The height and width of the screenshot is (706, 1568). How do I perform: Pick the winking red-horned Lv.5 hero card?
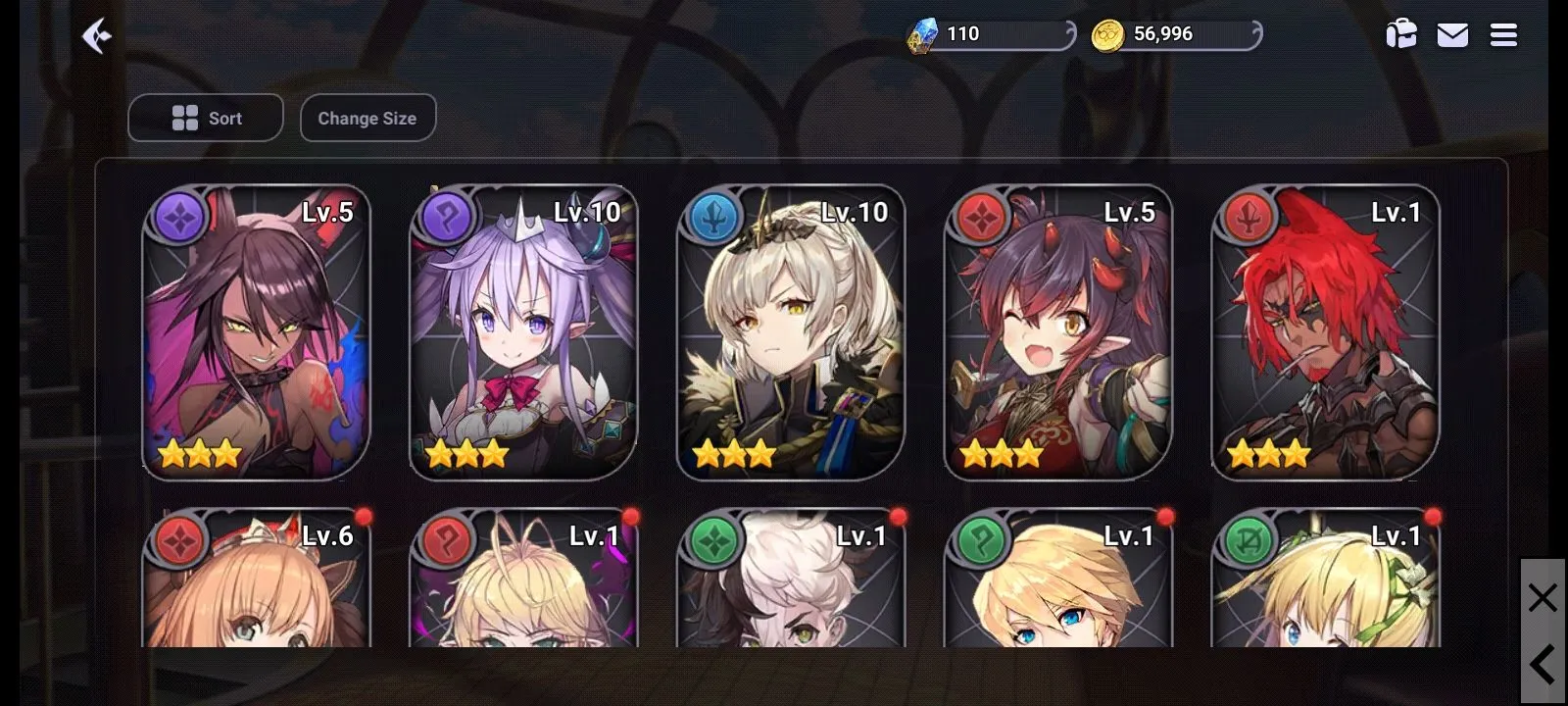[x=1058, y=332]
